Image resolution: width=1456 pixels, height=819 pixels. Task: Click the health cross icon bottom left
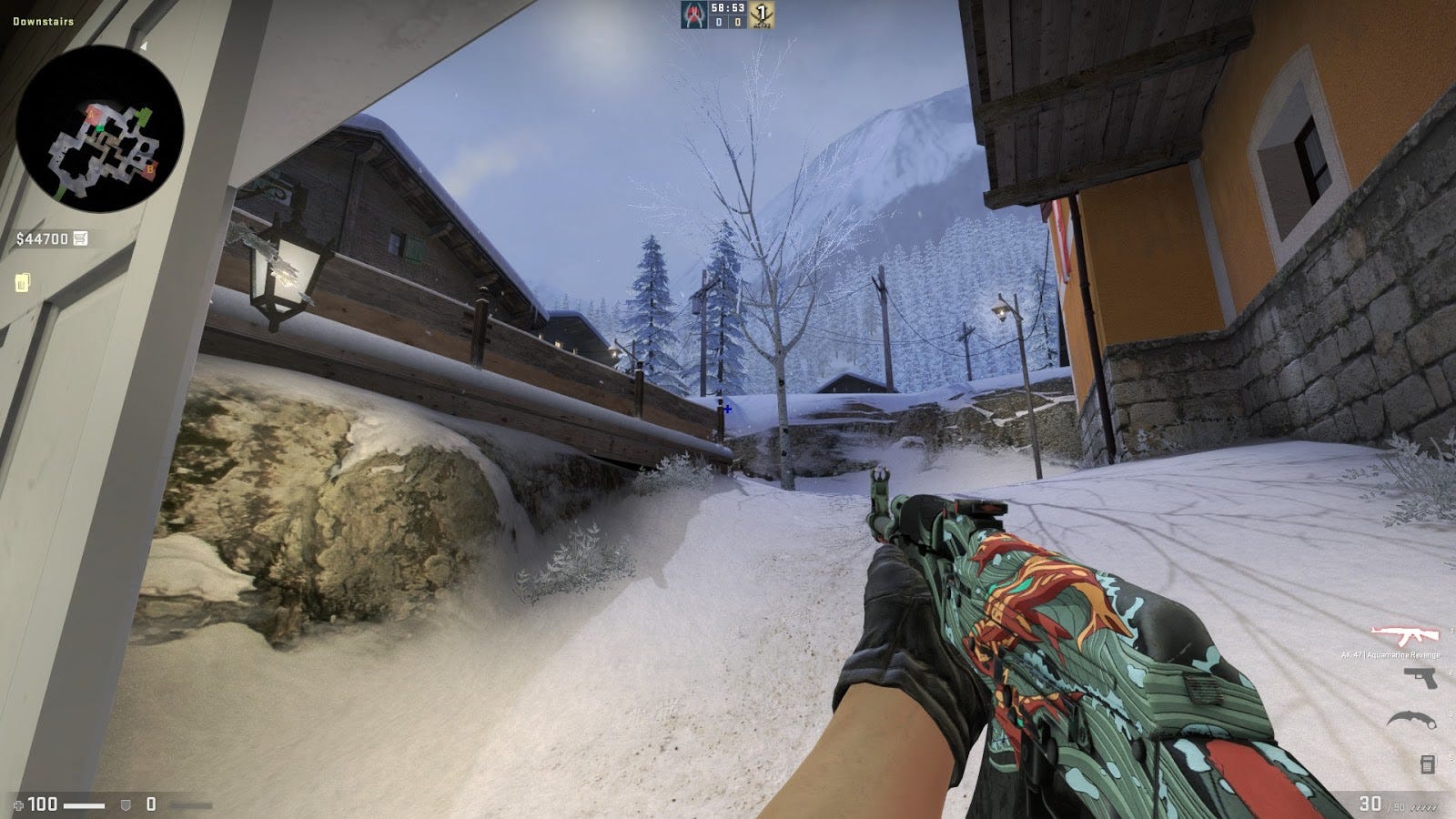pos(19,804)
